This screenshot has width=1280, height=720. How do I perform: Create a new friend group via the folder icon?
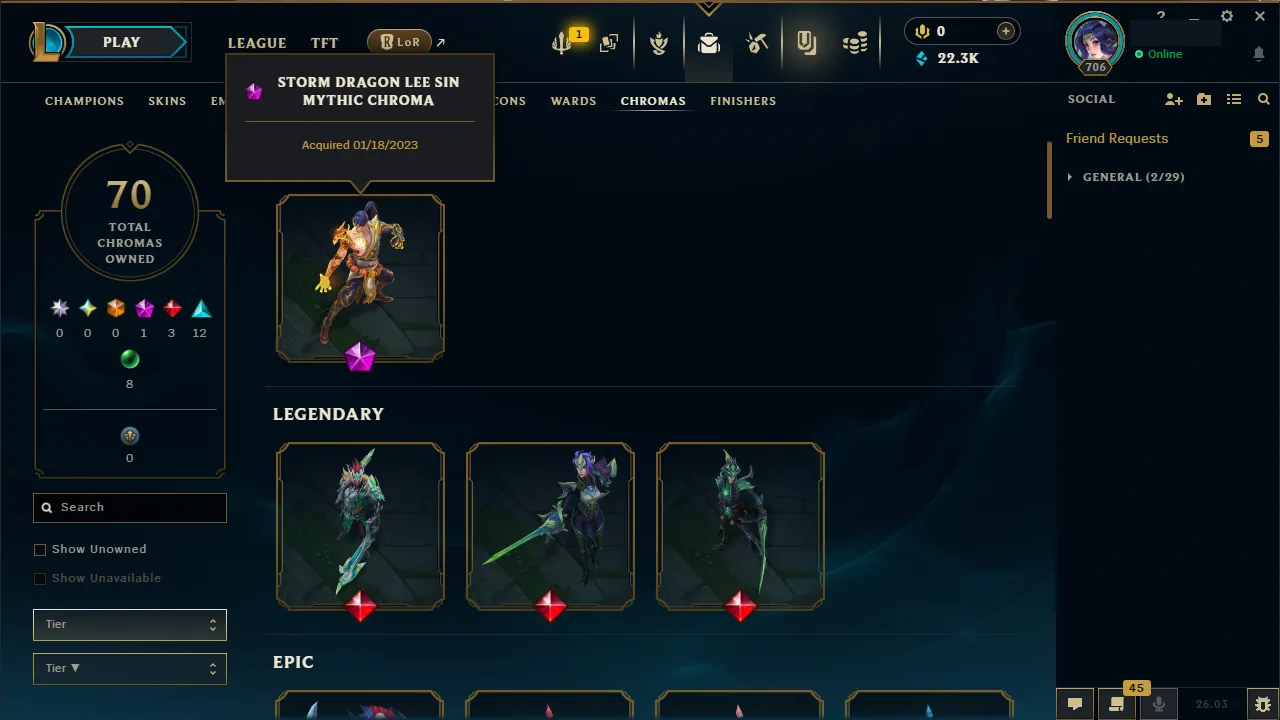[1203, 99]
